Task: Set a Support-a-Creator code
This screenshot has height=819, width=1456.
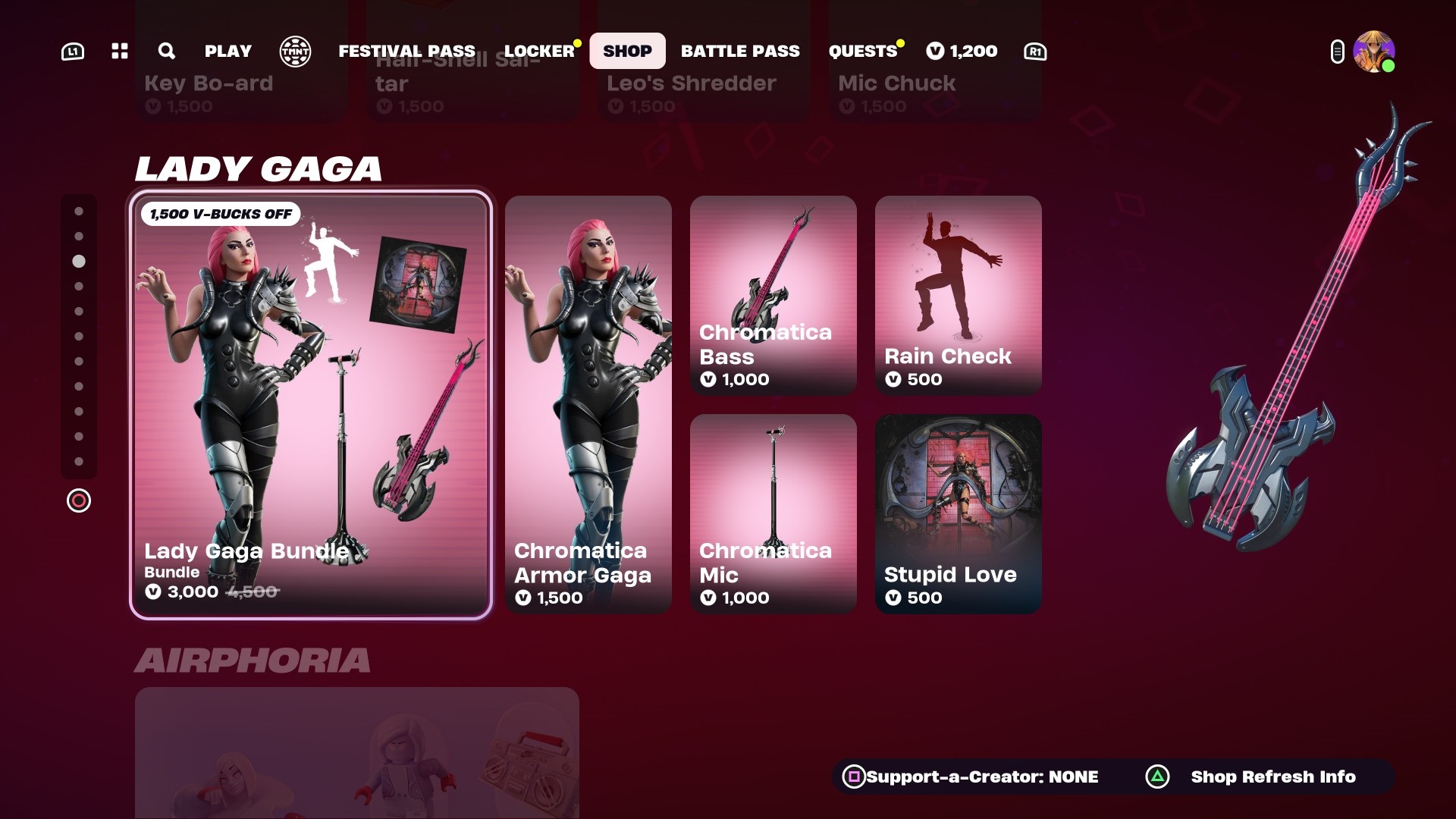Action: pos(982,777)
